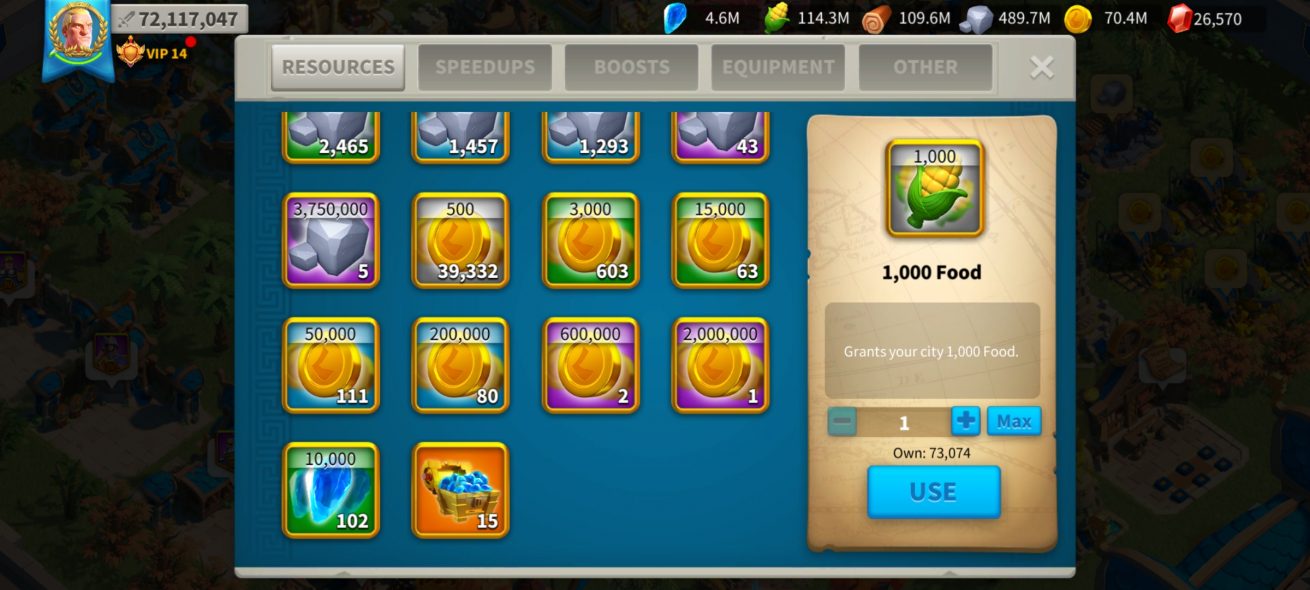Increase item quantity with plus button
This screenshot has width=1310, height=590.
965,421
